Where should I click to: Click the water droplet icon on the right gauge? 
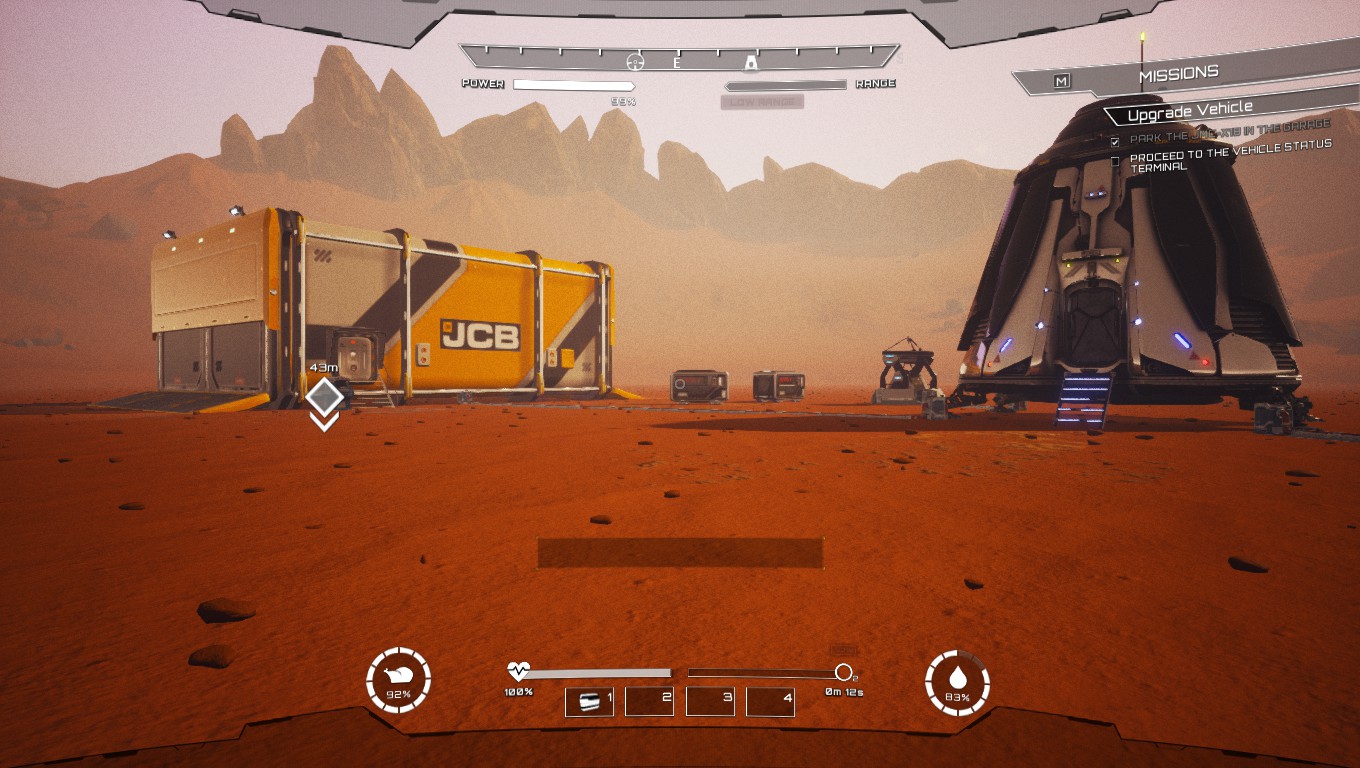pyautogui.click(x=958, y=676)
